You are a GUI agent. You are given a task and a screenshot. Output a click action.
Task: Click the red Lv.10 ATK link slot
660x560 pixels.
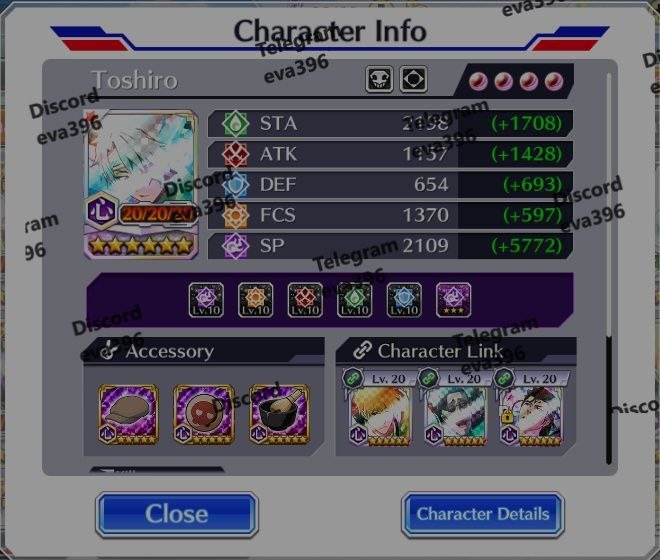click(305, 299)
